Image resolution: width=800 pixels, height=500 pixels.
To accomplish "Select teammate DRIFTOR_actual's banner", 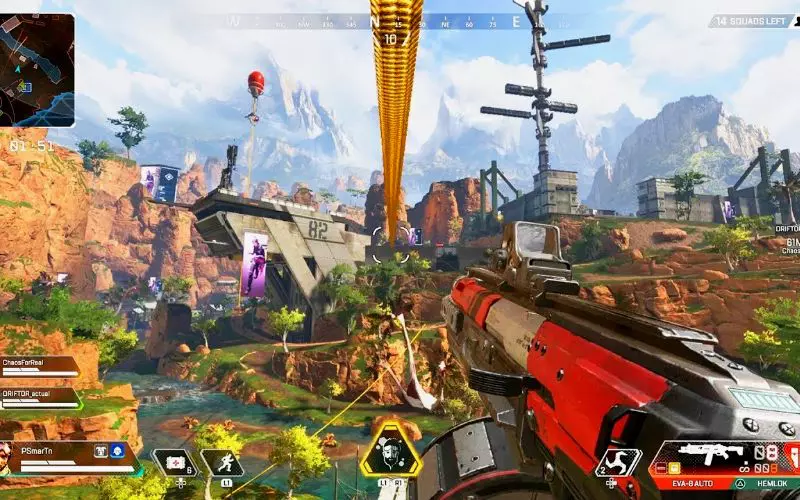I will pyautogui.click(x=40, y=397).
